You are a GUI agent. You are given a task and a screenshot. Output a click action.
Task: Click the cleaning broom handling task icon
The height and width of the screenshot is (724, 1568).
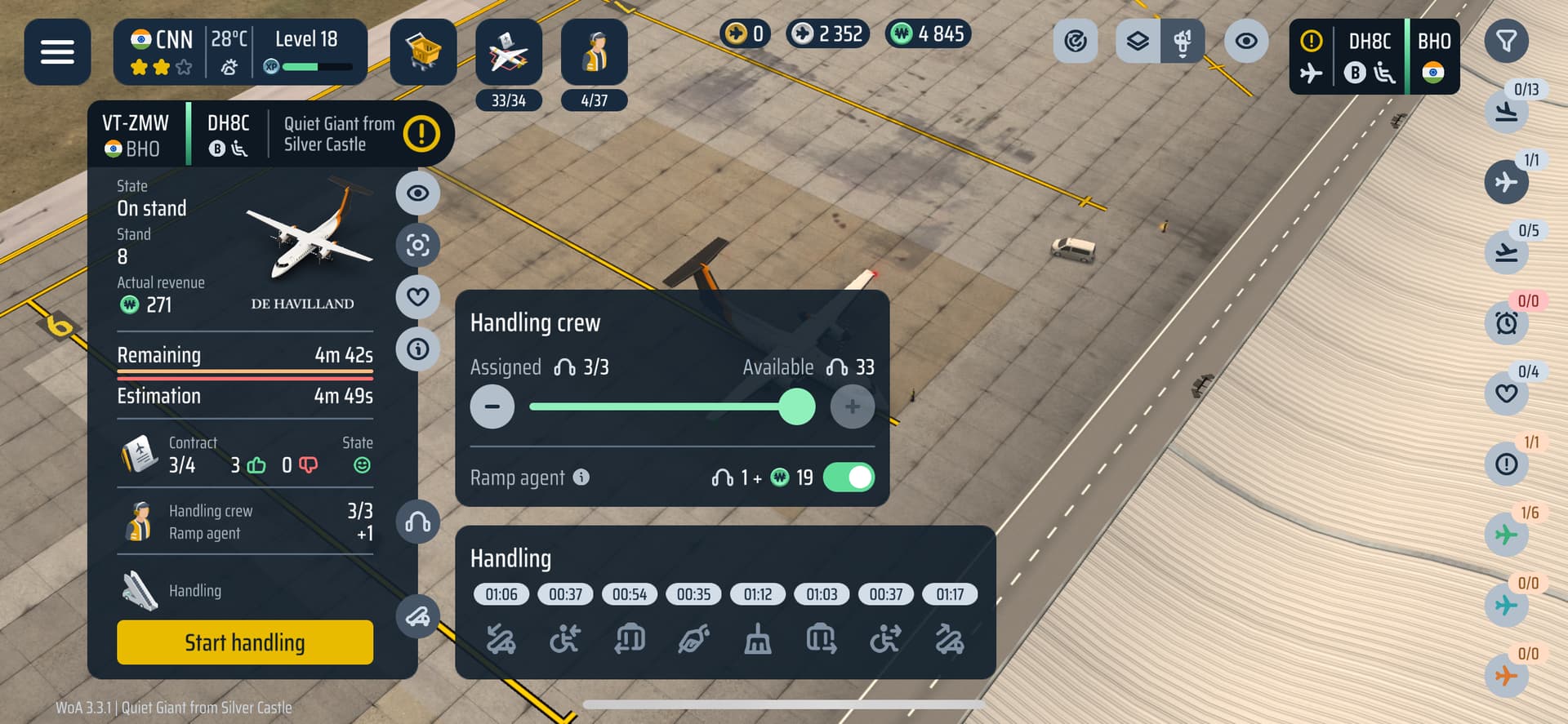tap(758, 640)
